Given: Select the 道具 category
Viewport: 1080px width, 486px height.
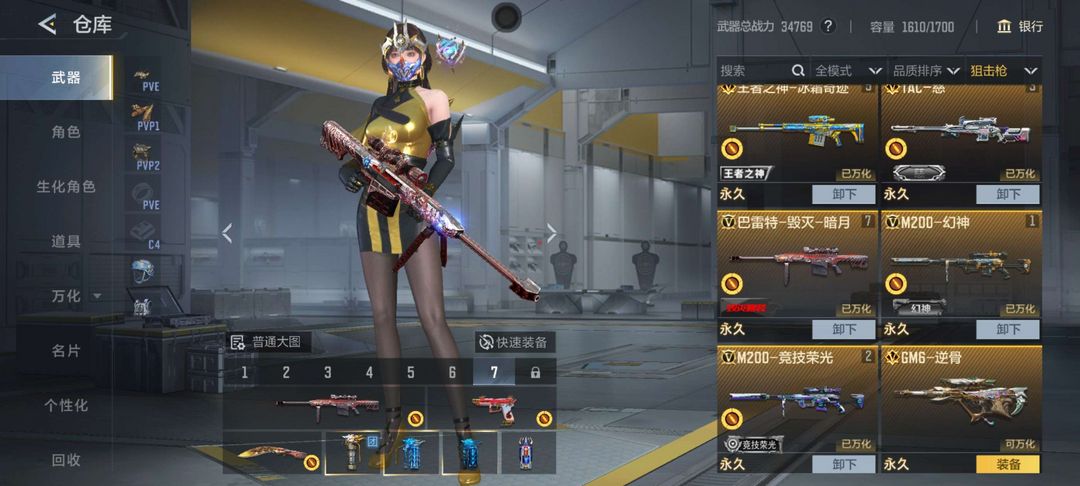Looking at the screenshot, I should pyautogui.click(x=66, y=241).
